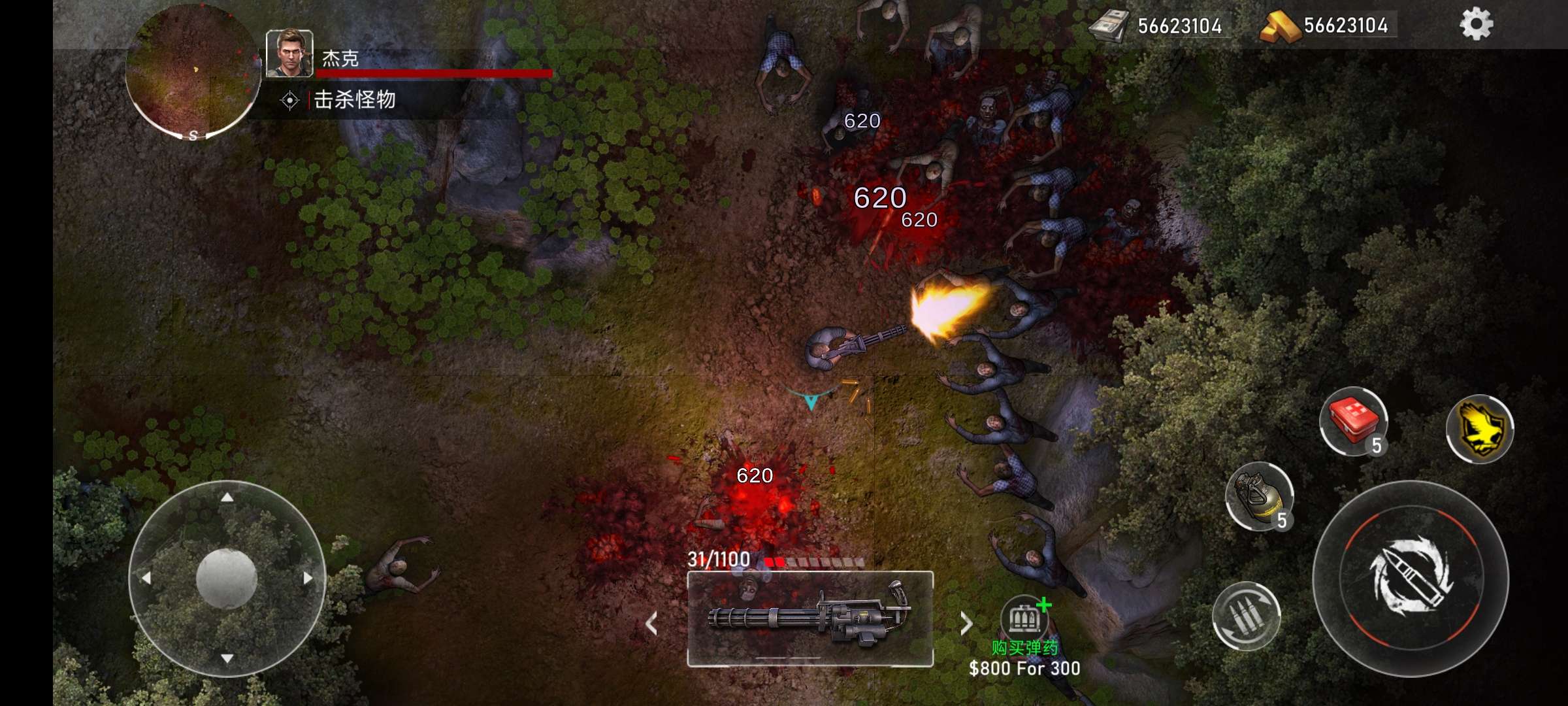Screen dimensions: 1568x706
Task: Select the minigun weapon slot
Action: (810, 618)
